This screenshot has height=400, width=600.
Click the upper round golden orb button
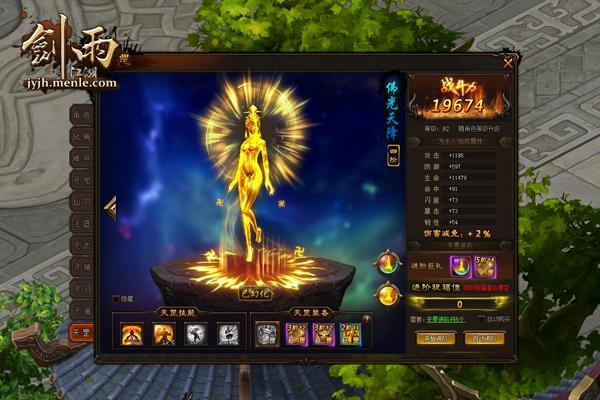tap(385, 263)
